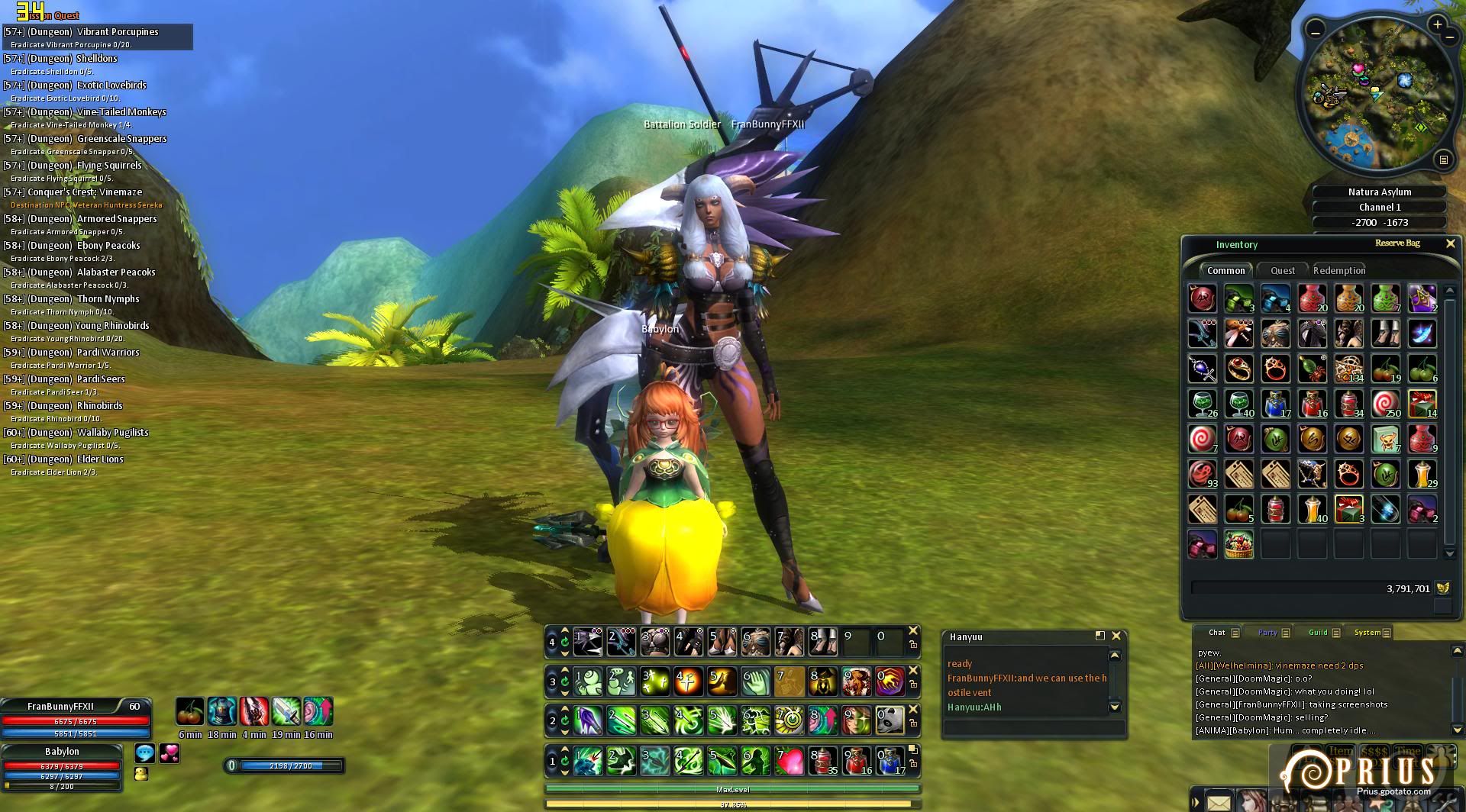This screenshot has width=1466, height=812.
Task: Switch to the Quest inventory tab
Action: pyautogui.click(x=1282, y=270)
